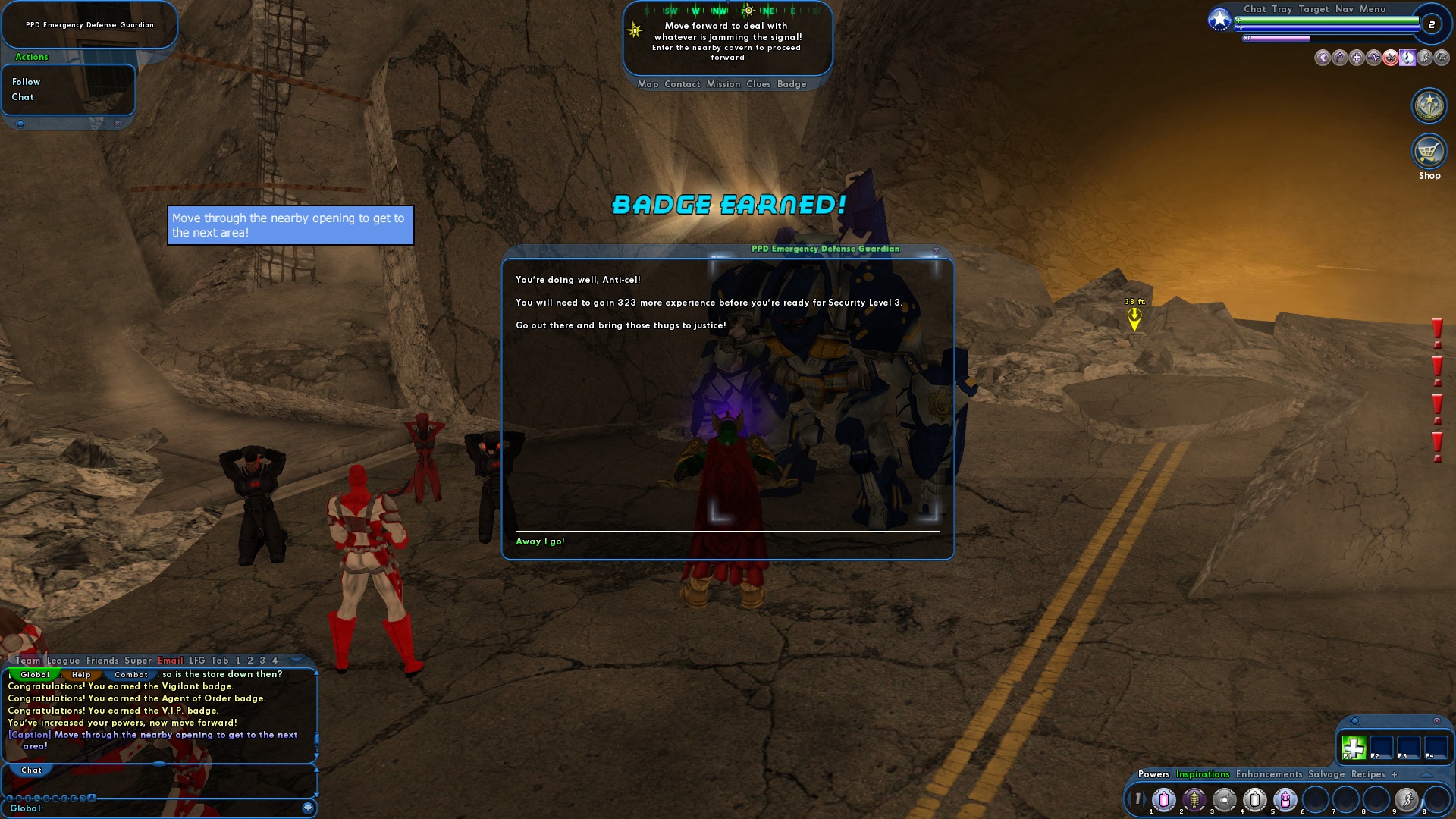Use the white Respite inspiration in slot 4
This screenshot has height=819, width=1456.
point(1255,799)
